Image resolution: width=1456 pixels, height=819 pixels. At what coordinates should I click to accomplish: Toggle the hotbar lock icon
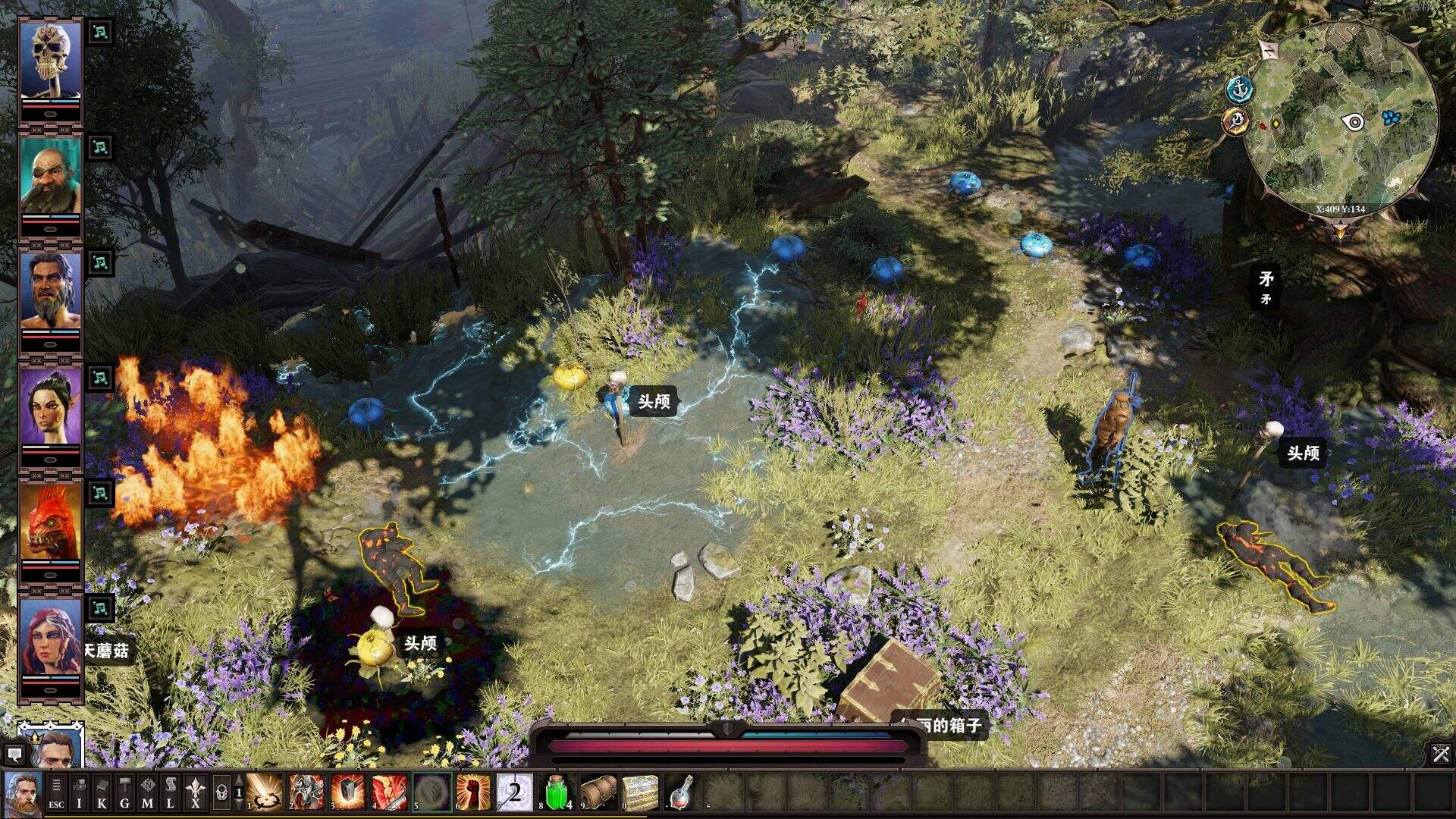click(x=221, y=792)
